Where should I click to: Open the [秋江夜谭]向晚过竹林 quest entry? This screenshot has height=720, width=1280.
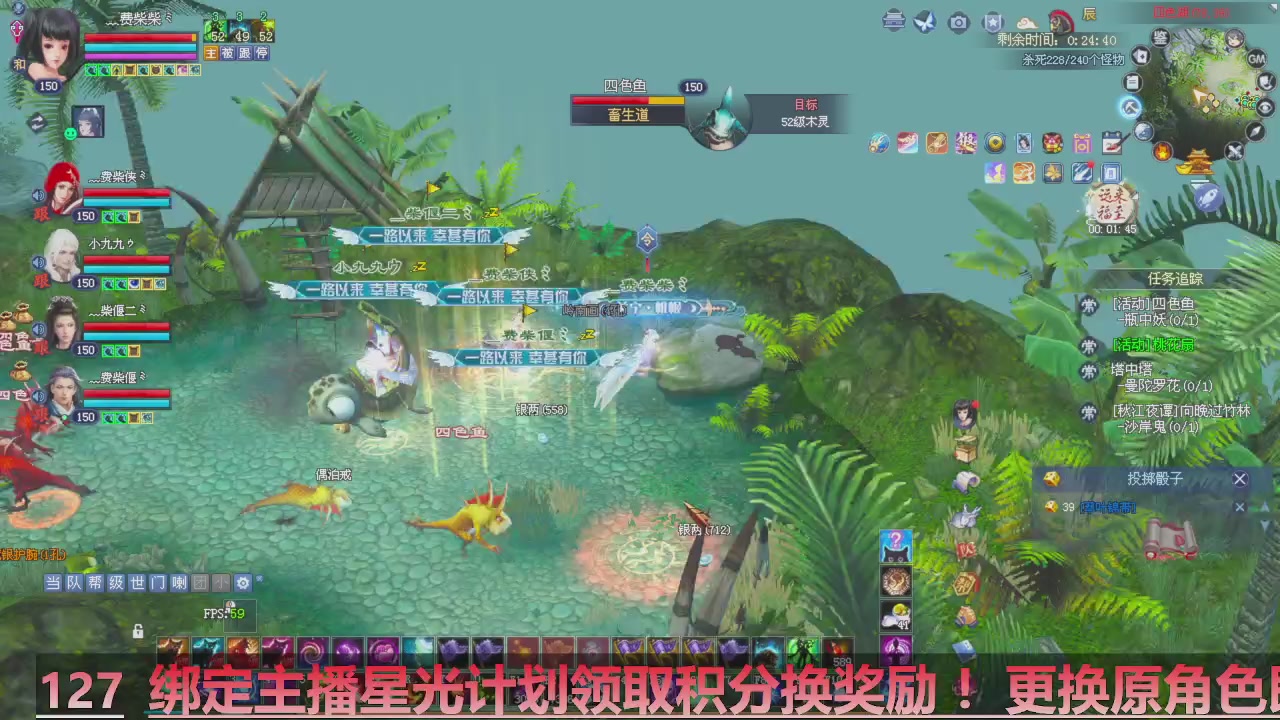(x=1181, y=411)
